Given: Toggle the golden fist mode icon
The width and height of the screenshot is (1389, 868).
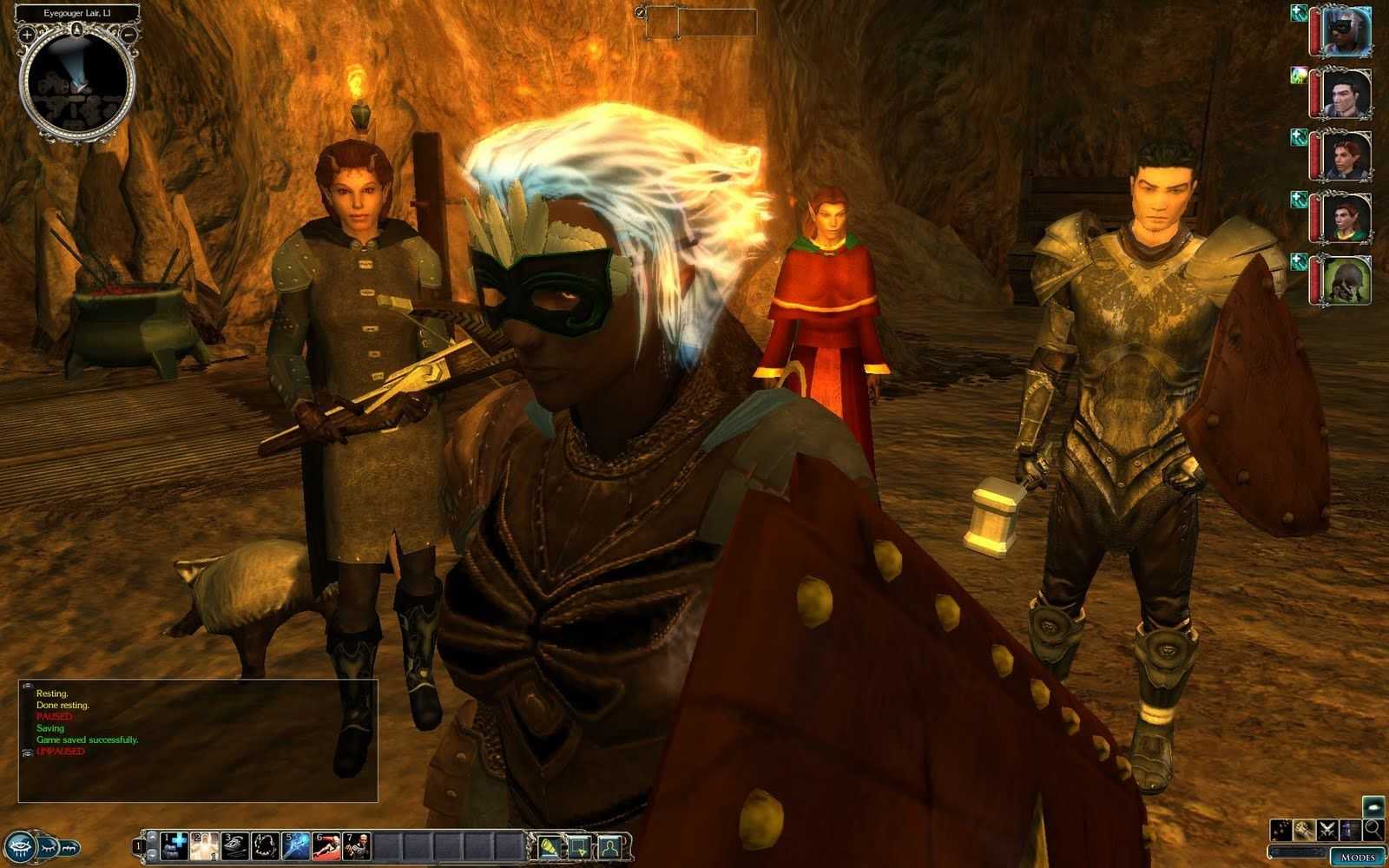Looking at the screenshot, I should 1304,830.
